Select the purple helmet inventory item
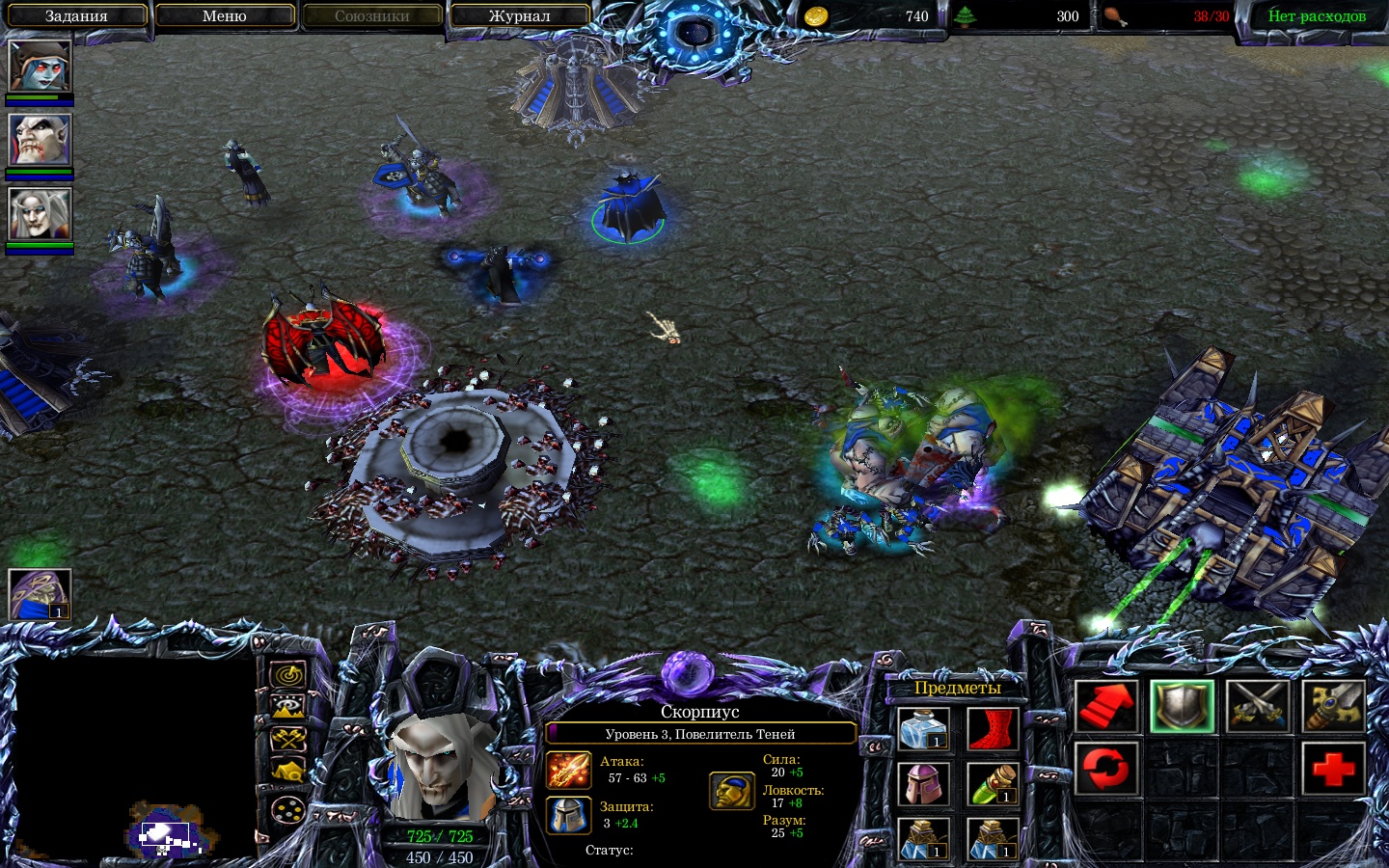The width and height of the screenshot is (1389, 868). [x=924, y=784]
